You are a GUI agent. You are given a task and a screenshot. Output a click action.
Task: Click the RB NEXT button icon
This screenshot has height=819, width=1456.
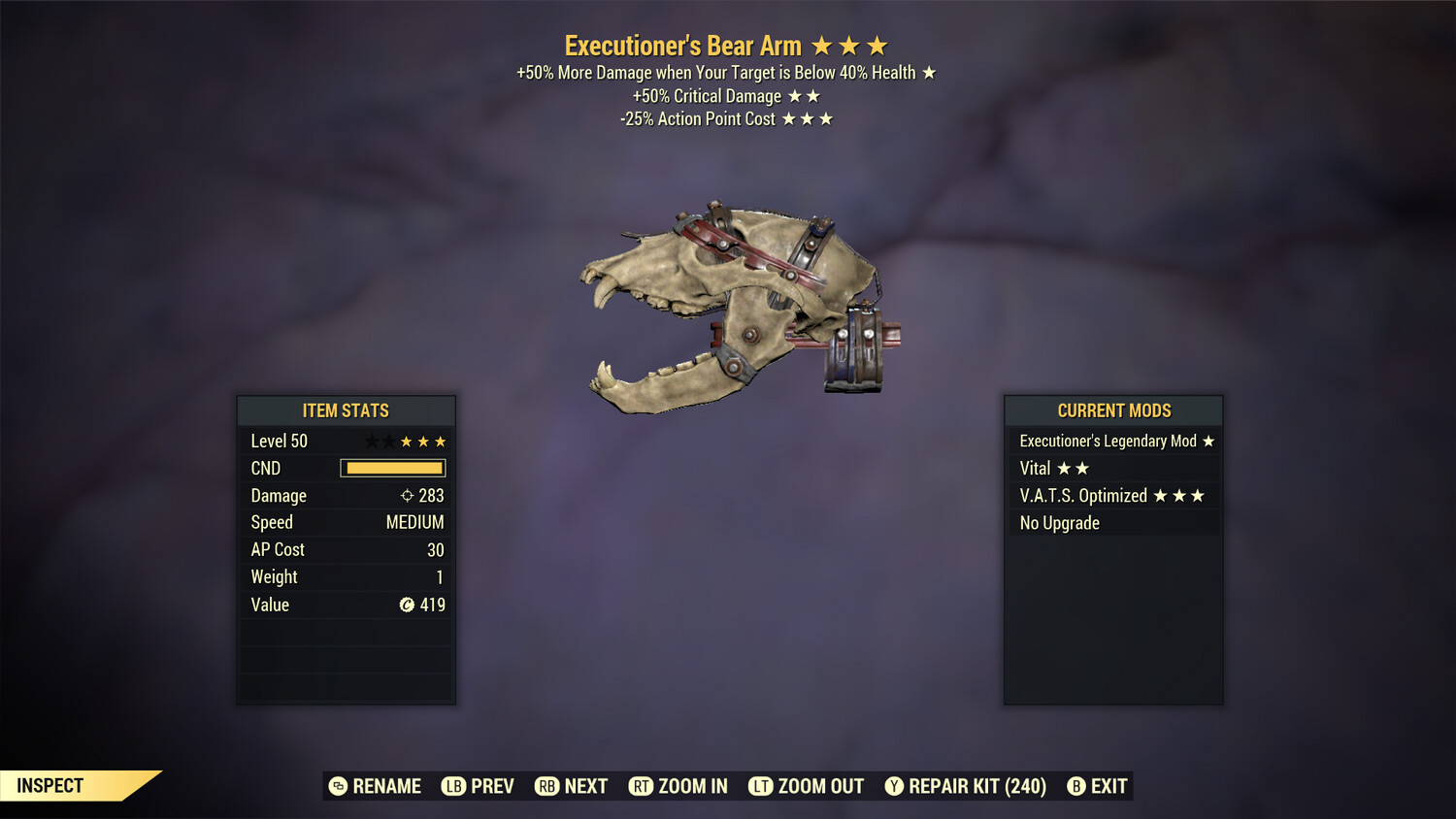[x=546, y=786]
